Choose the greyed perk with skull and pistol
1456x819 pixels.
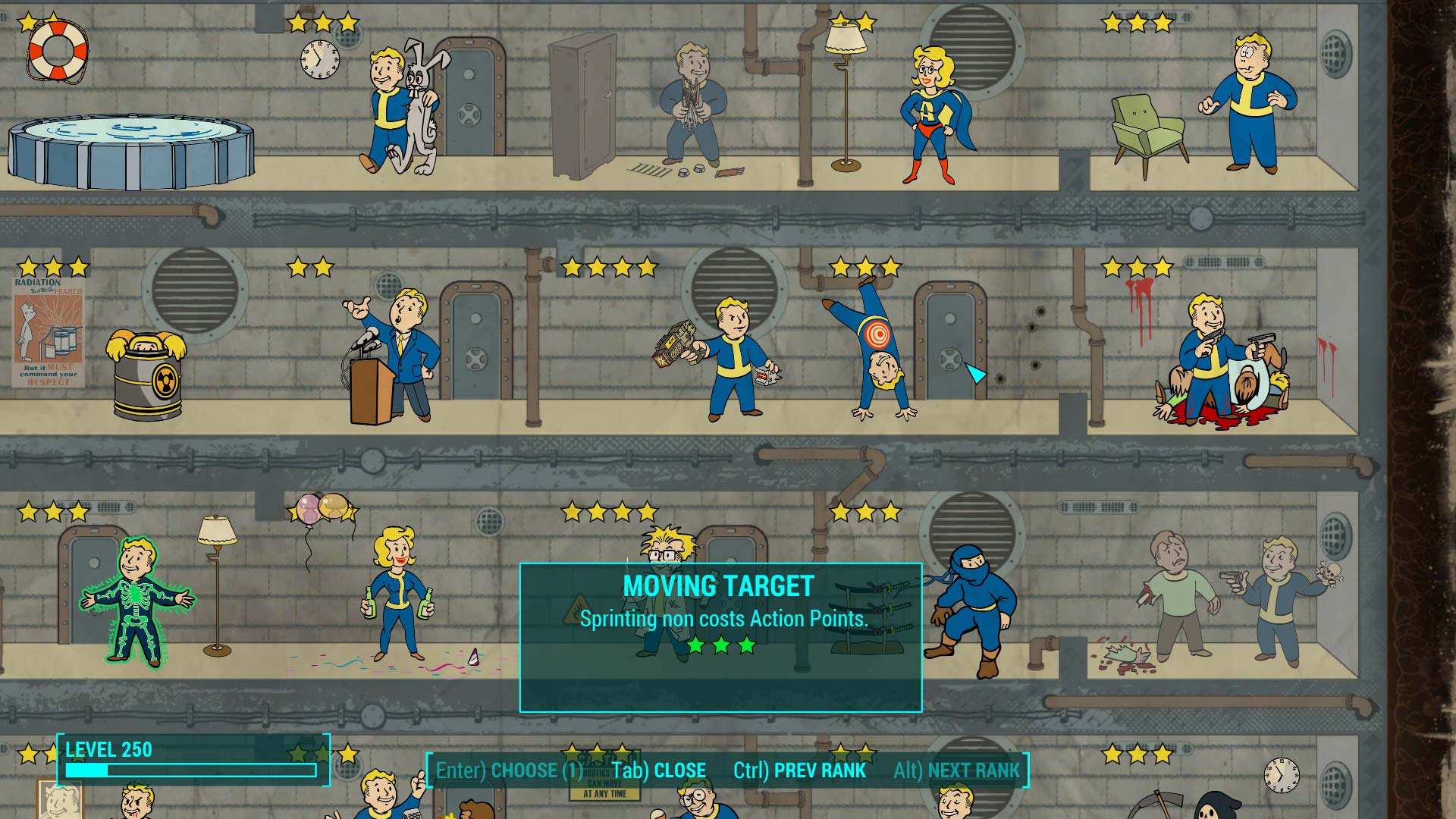click(x=1282, y=599)
